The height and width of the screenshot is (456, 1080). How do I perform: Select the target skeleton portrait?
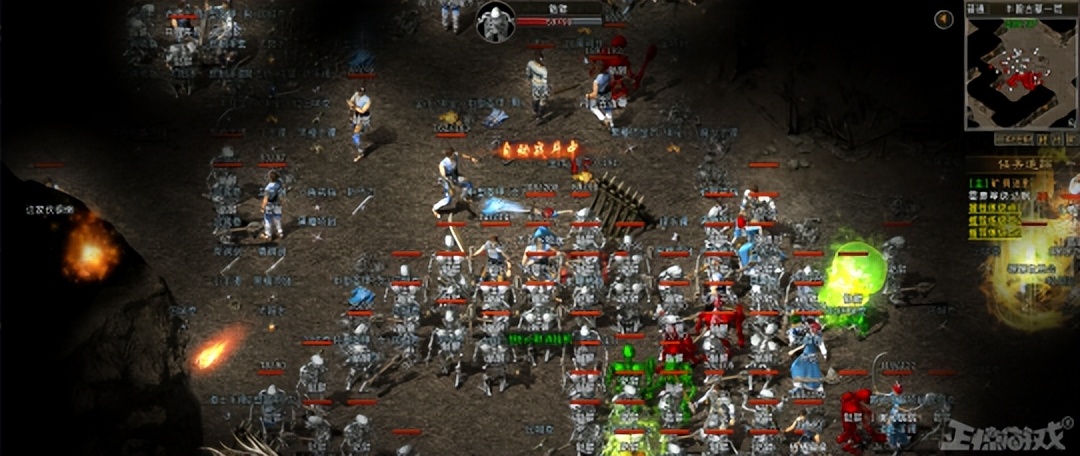point(494,22)
